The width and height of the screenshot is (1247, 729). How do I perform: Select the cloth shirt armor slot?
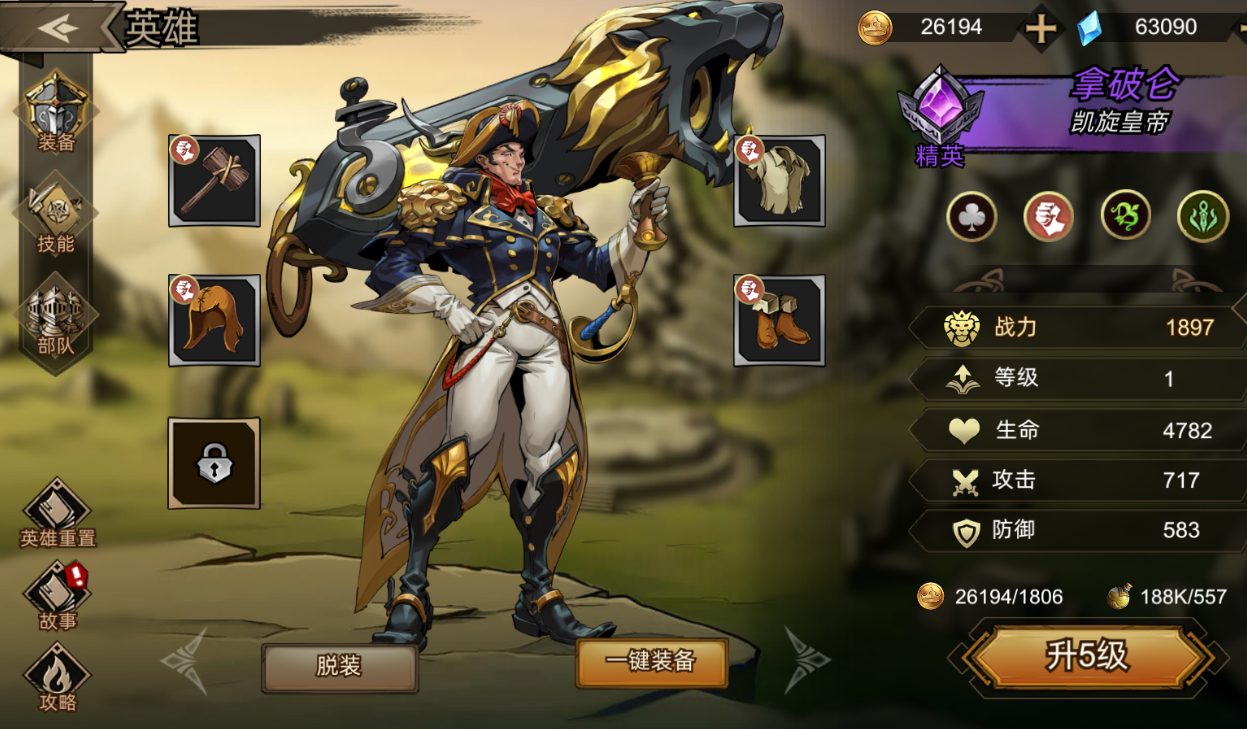point(779,181)
